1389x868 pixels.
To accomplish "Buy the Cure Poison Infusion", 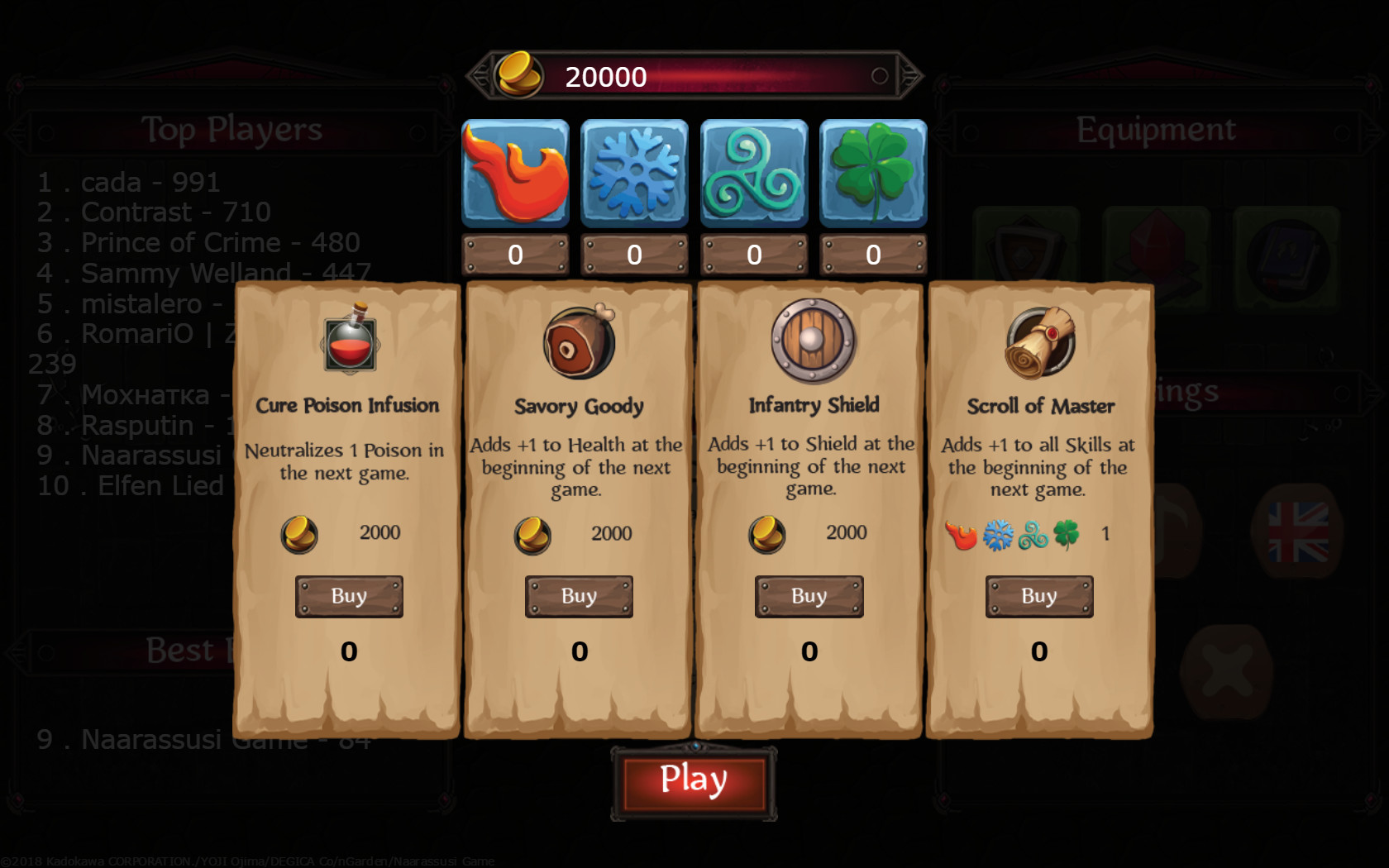I will [349, 596].
